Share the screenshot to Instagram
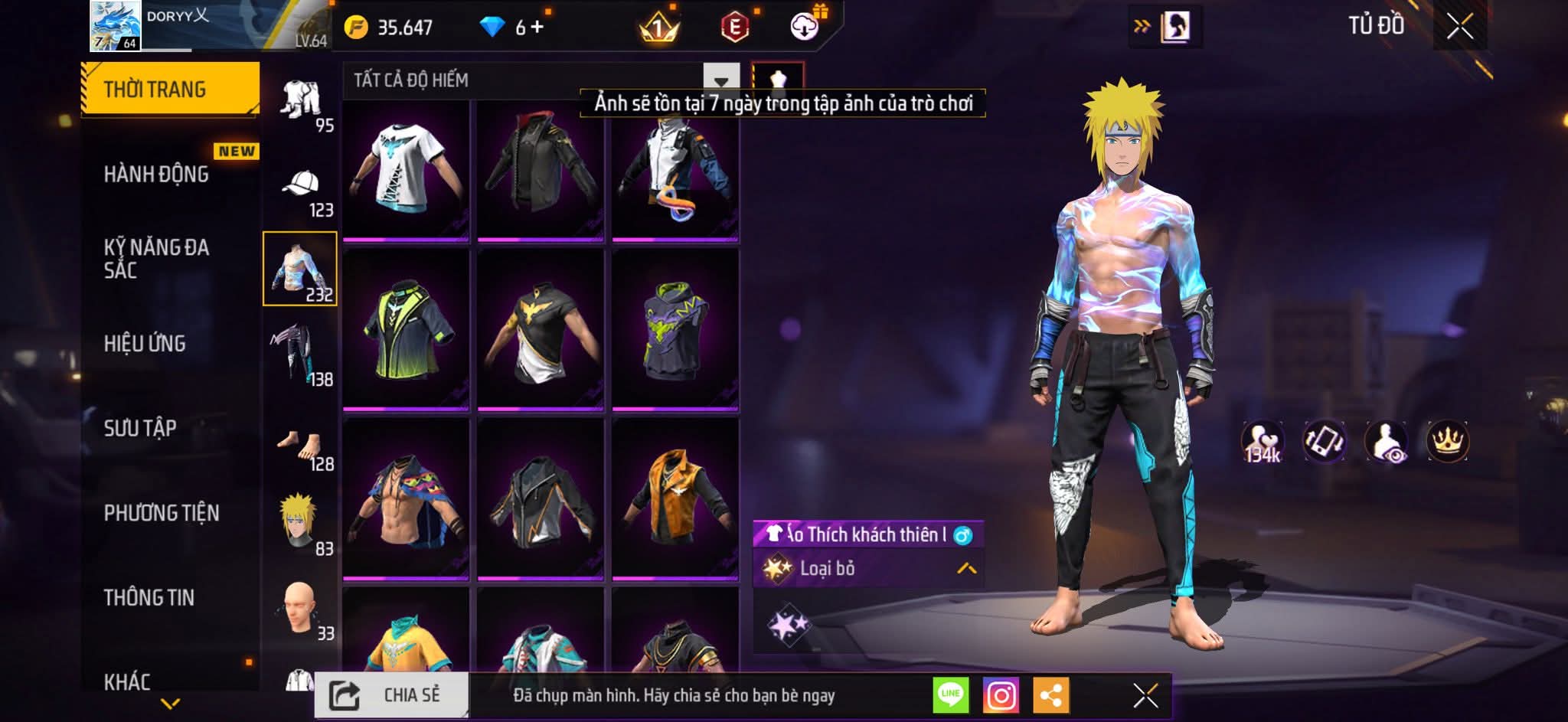The height and width of the screenshot is (722, 1568). [1001, 695]
